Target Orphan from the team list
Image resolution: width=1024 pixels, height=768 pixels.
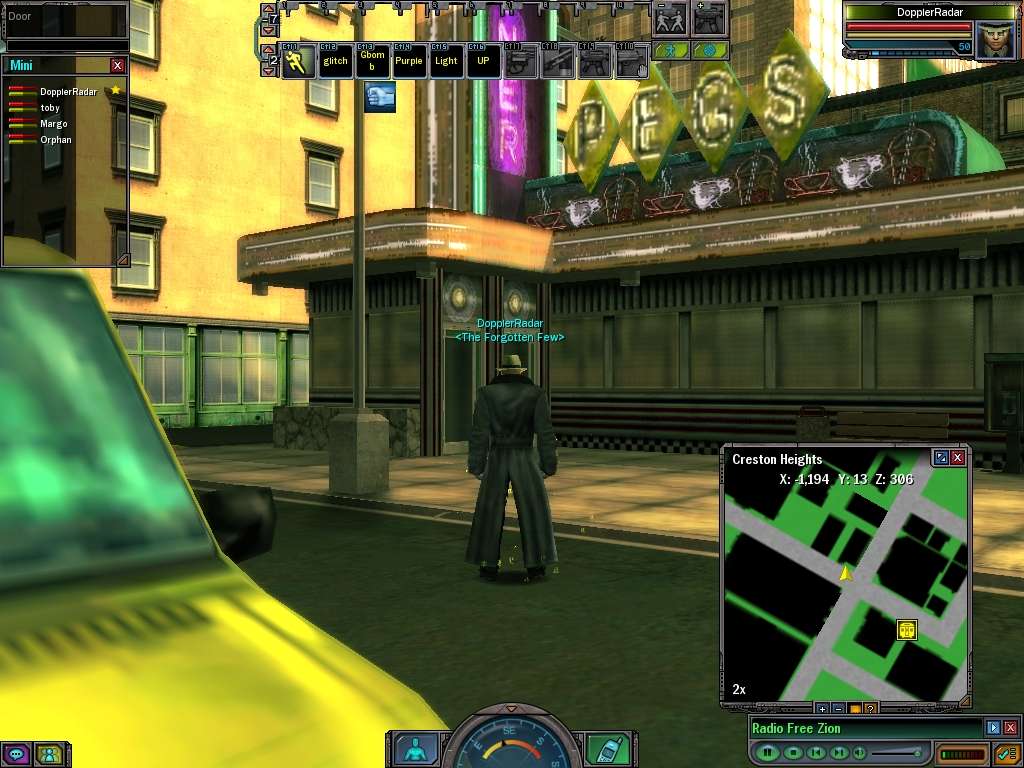click(x=56, y=140)
